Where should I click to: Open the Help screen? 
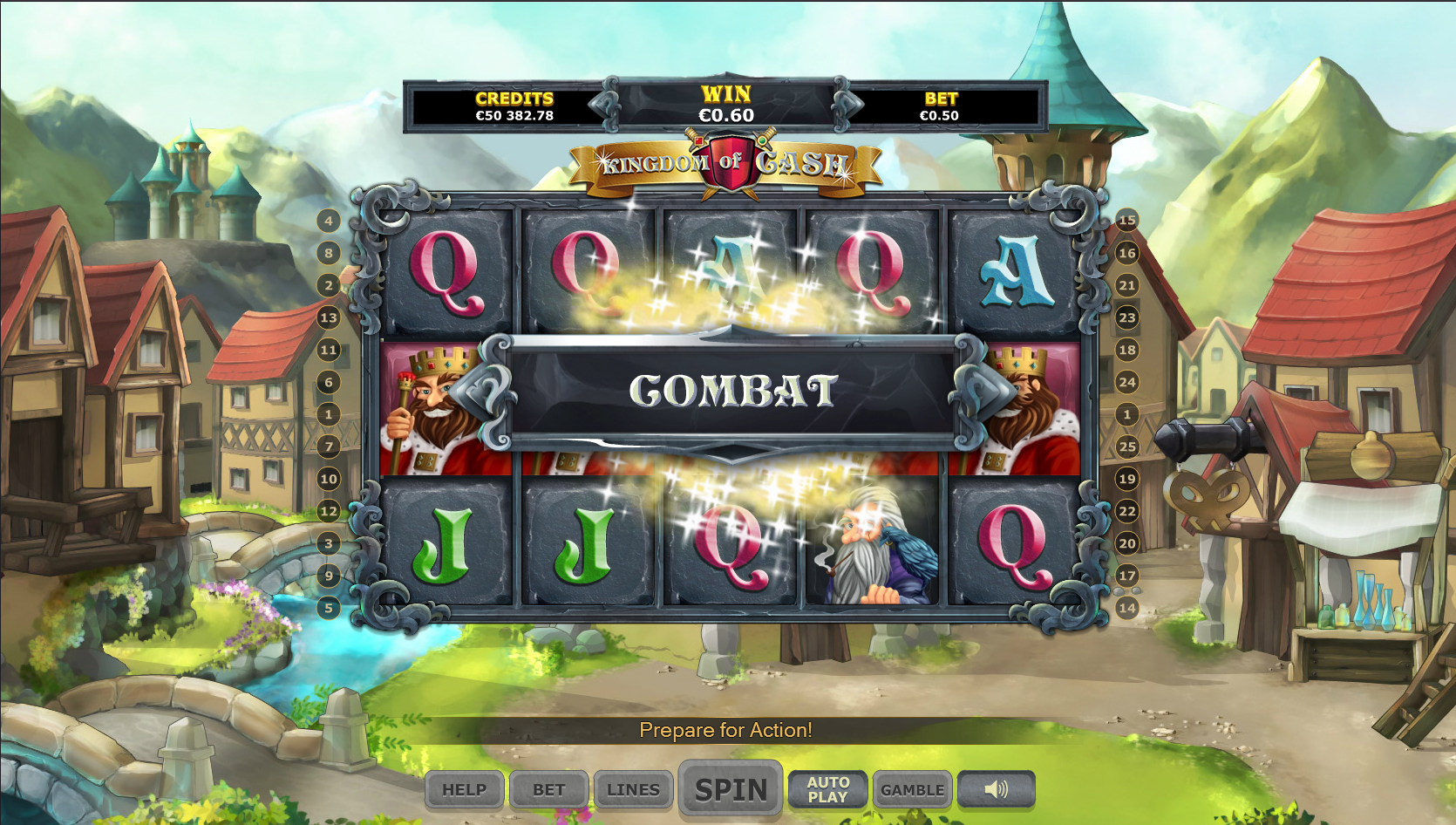pos(464,790)
